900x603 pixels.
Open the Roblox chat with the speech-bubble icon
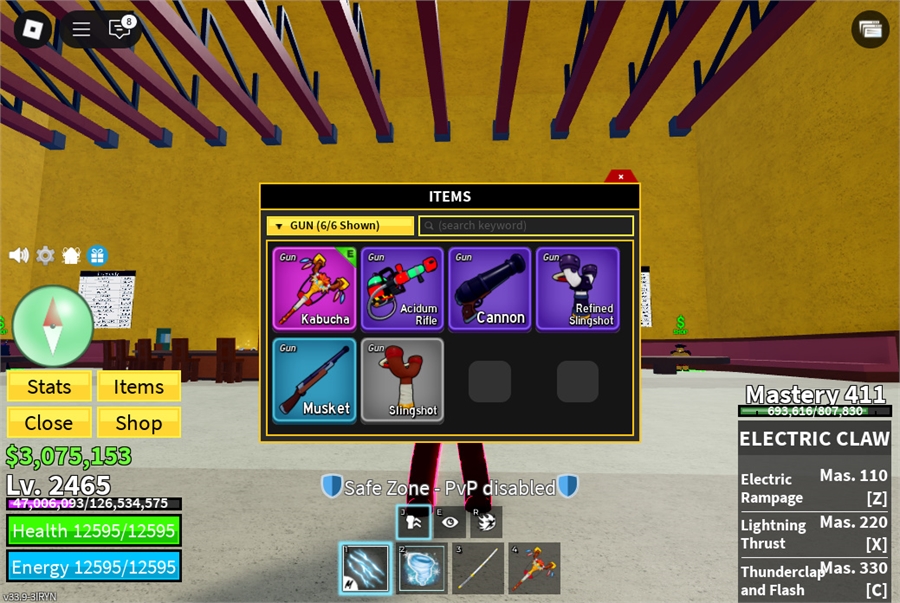point(120,29)
